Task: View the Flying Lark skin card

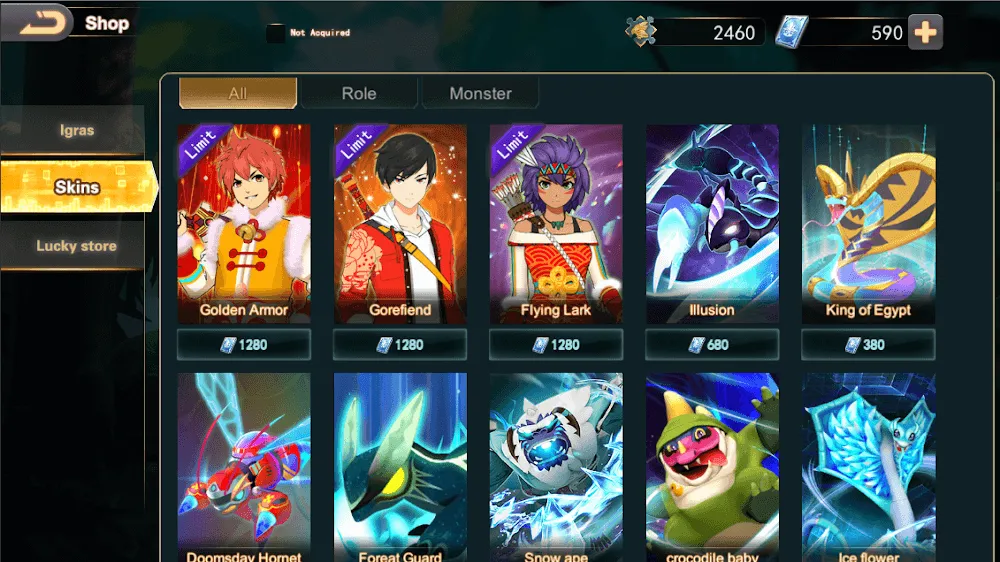Action: [556, 220]
